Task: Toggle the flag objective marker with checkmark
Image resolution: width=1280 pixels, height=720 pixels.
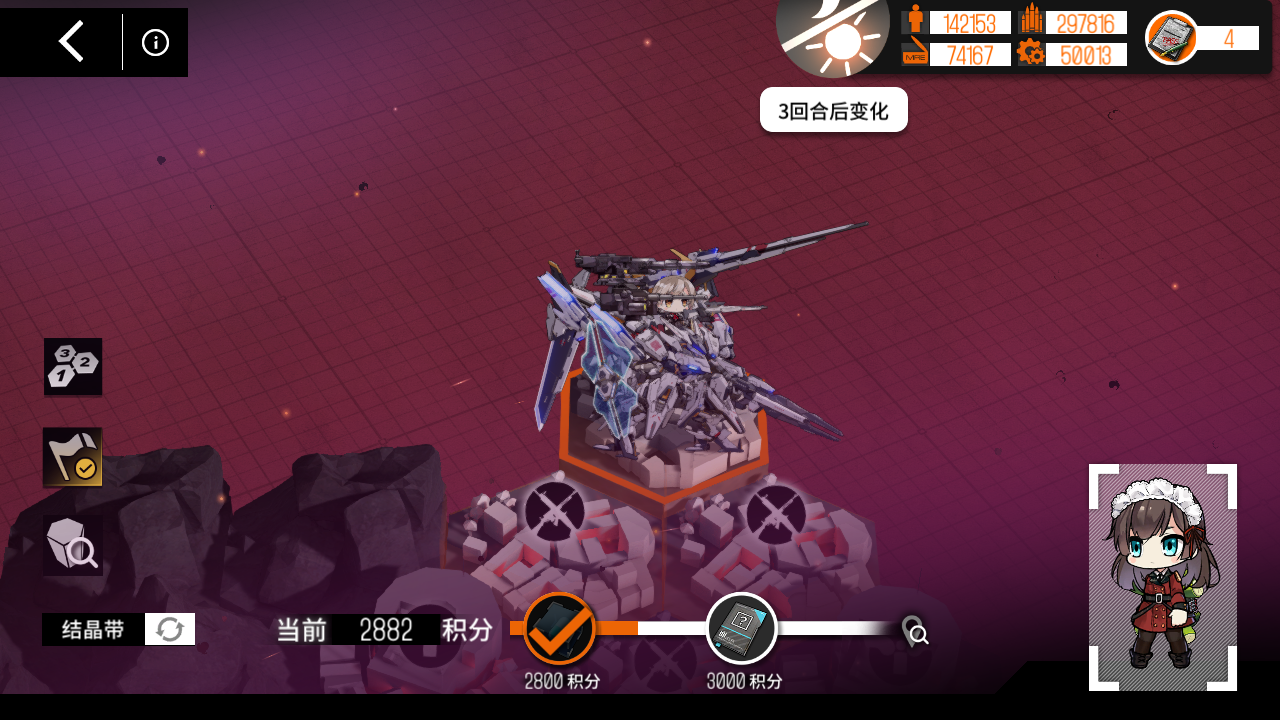Action: (72, 458)
